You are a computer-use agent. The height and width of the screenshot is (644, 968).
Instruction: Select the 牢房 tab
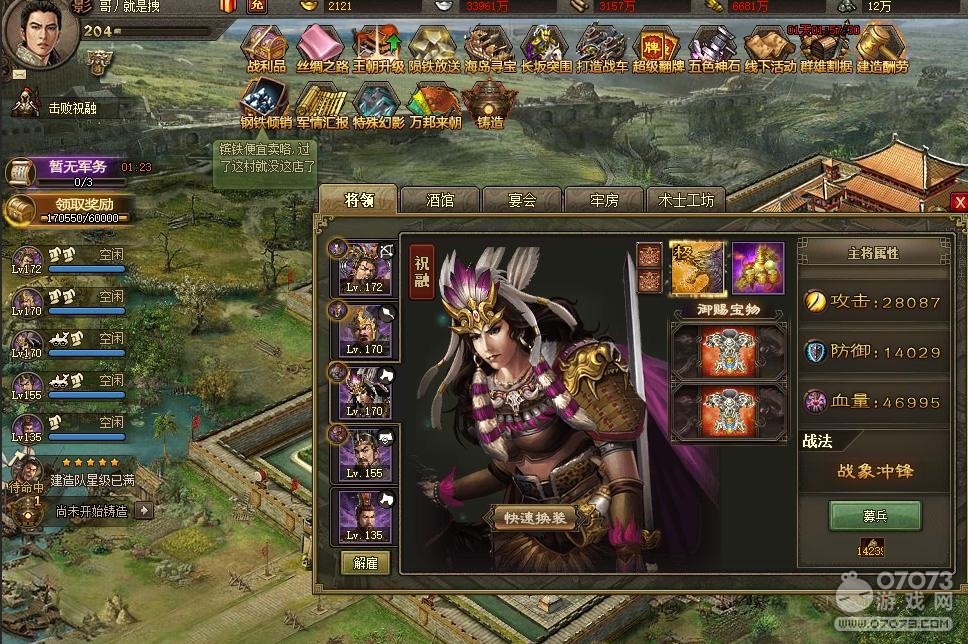point(604,200)
